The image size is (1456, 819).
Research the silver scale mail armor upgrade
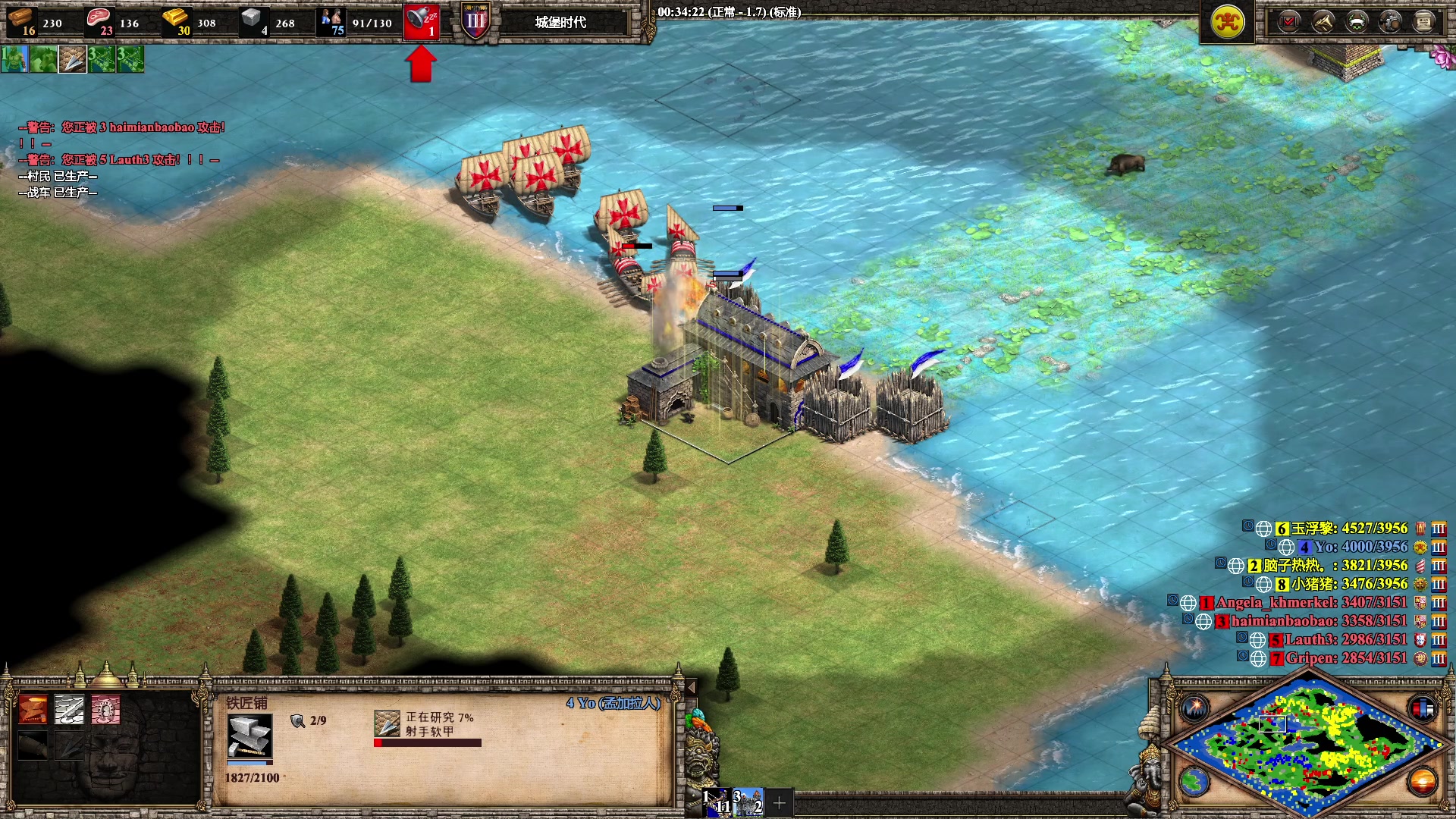(69, 710)
